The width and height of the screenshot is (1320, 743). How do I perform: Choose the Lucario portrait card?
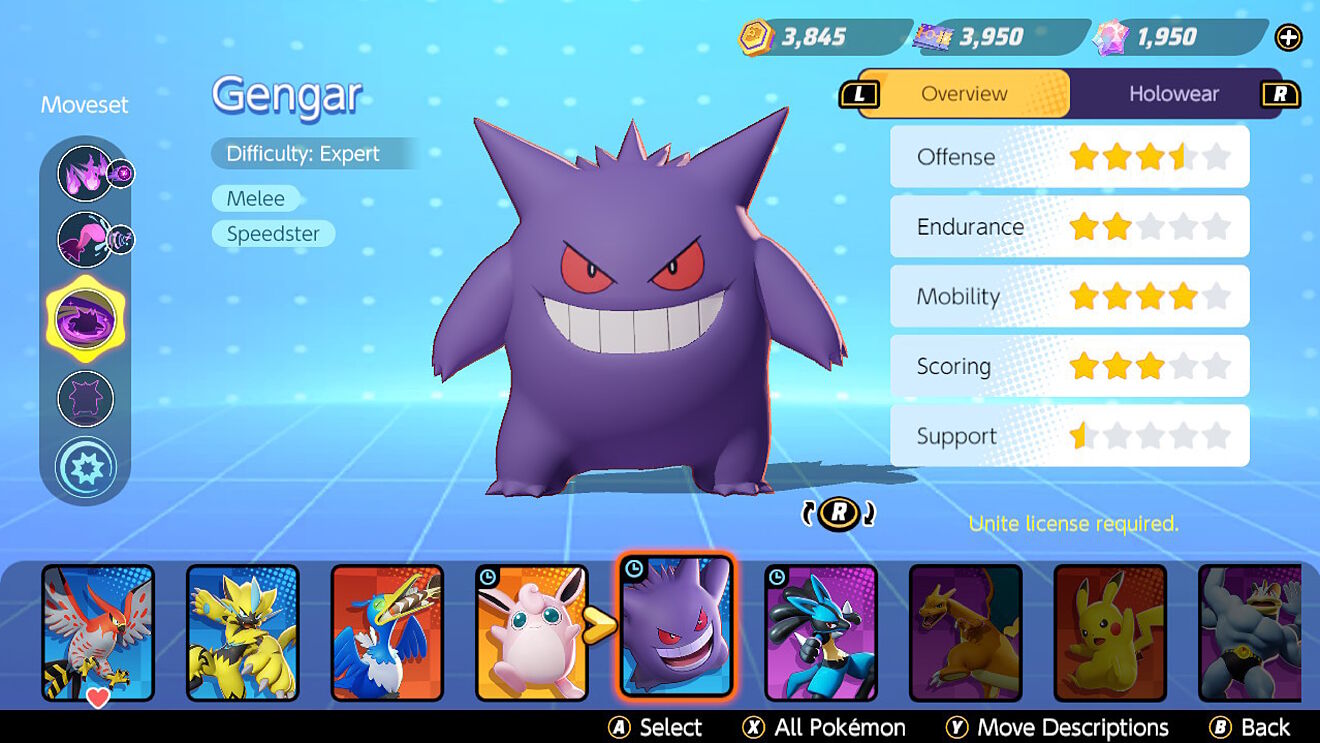pos(821,632)
